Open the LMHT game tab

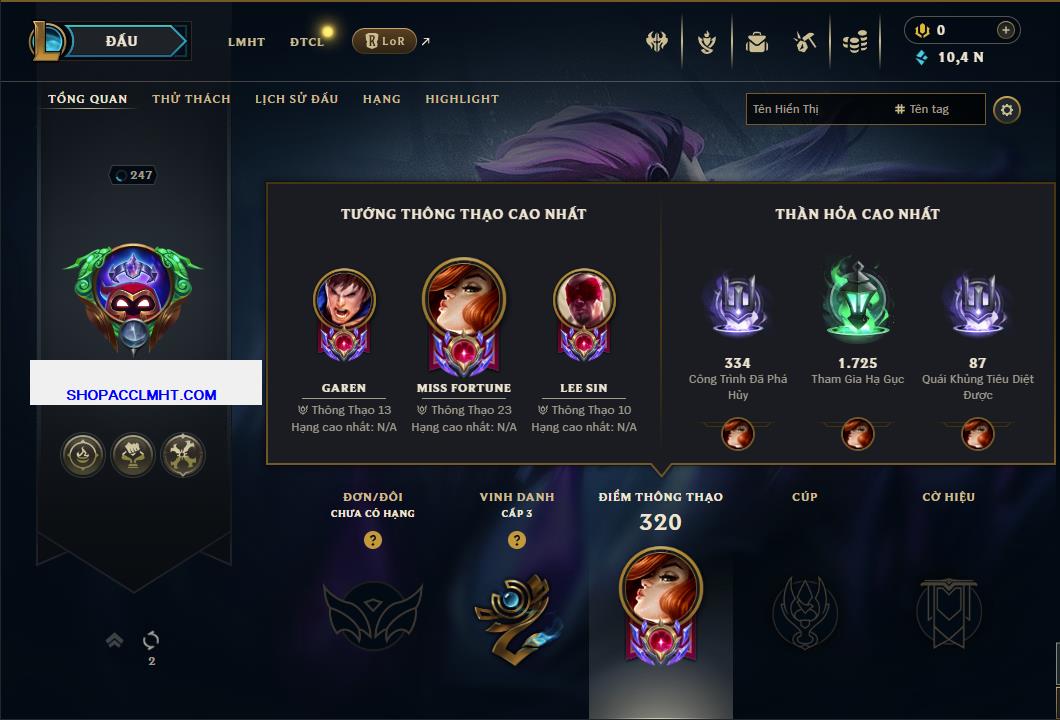click(246, 42)
